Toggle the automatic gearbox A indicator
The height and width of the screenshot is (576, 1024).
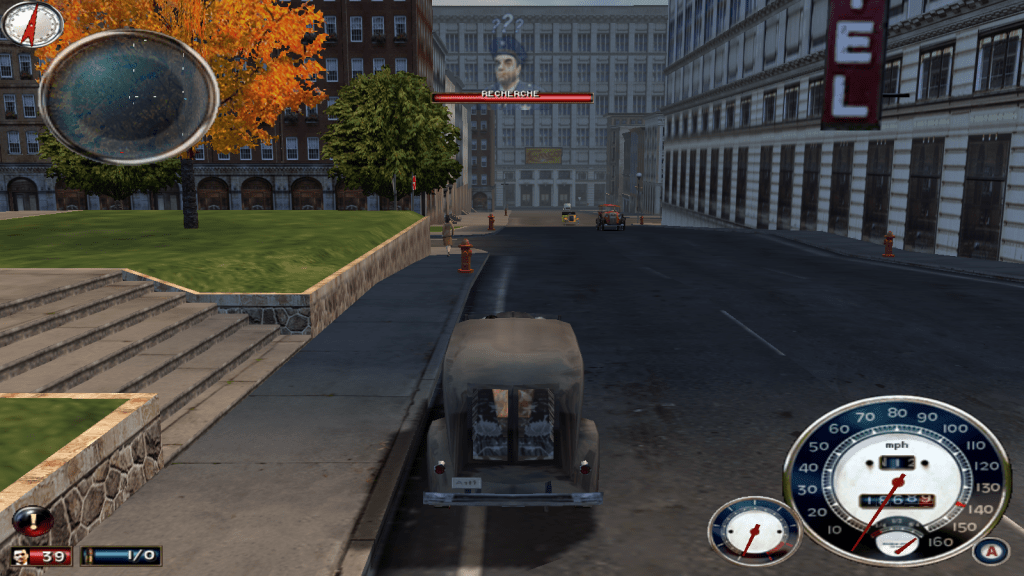990,551
